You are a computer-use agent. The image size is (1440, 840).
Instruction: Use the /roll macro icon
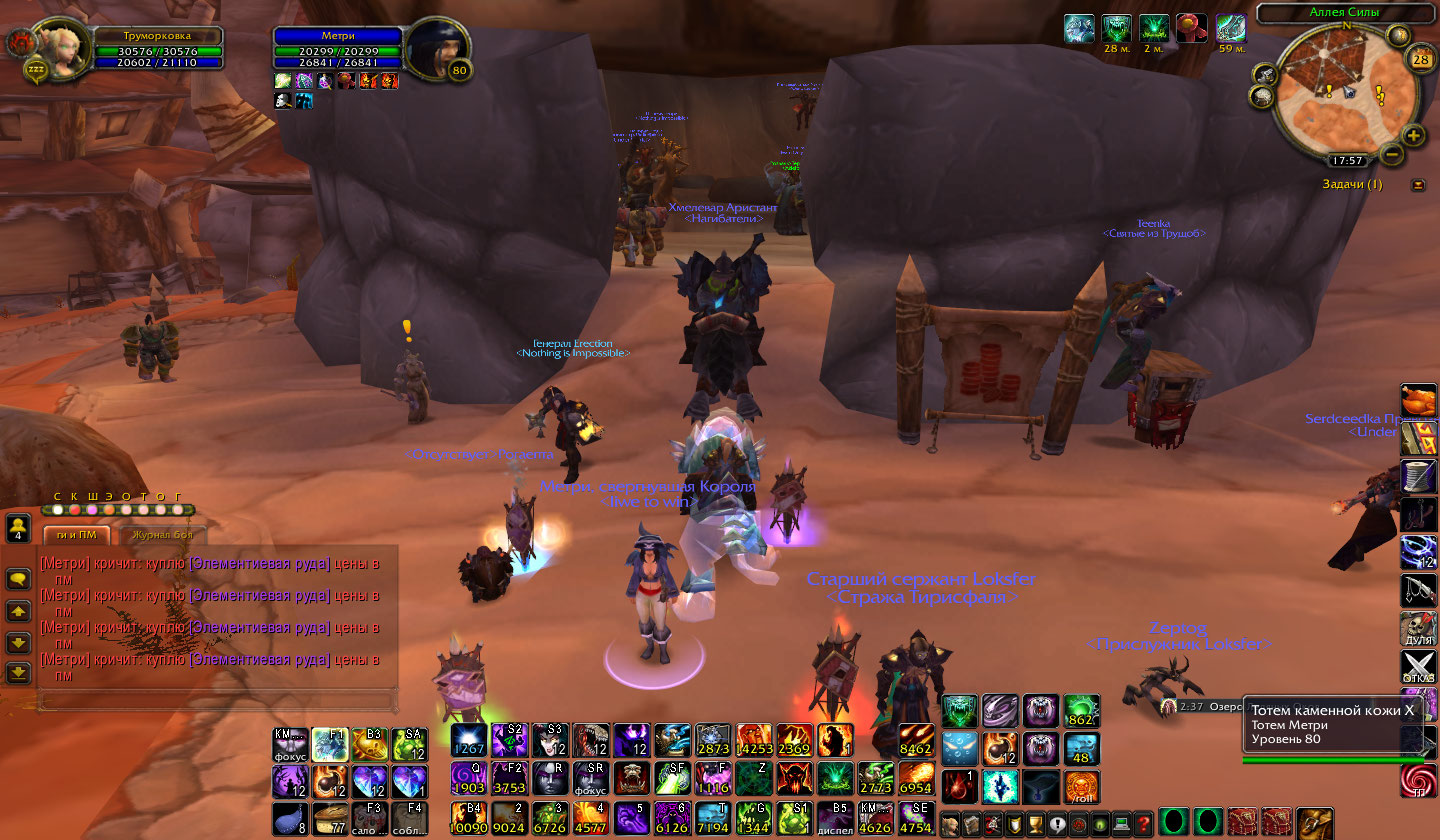coord(1082,787)
